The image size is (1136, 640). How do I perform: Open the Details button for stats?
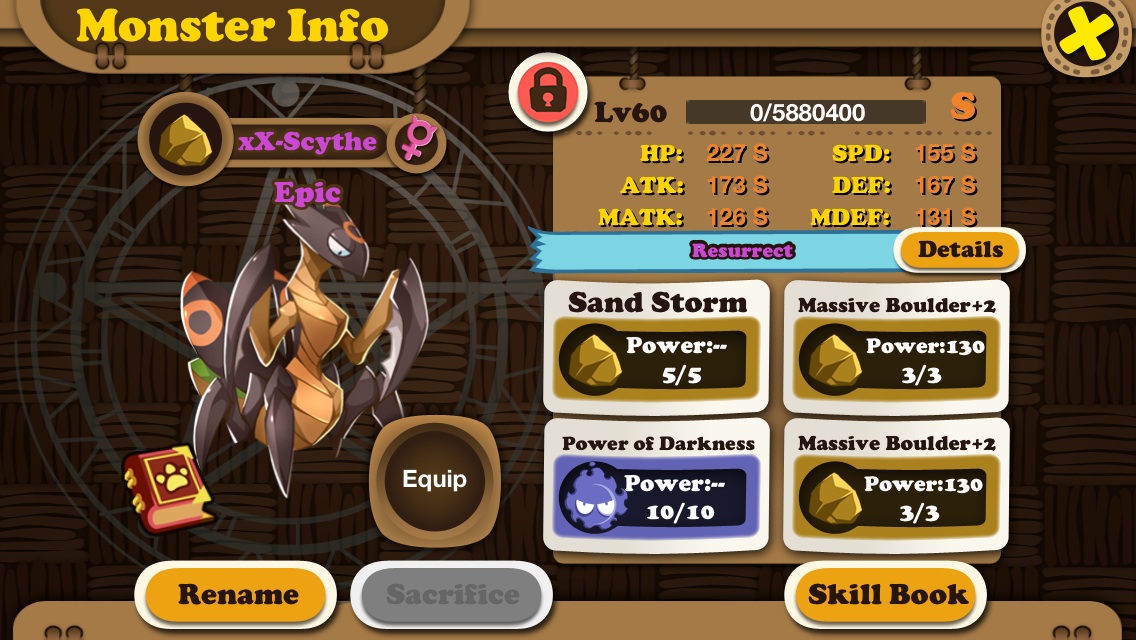(960, 250)
